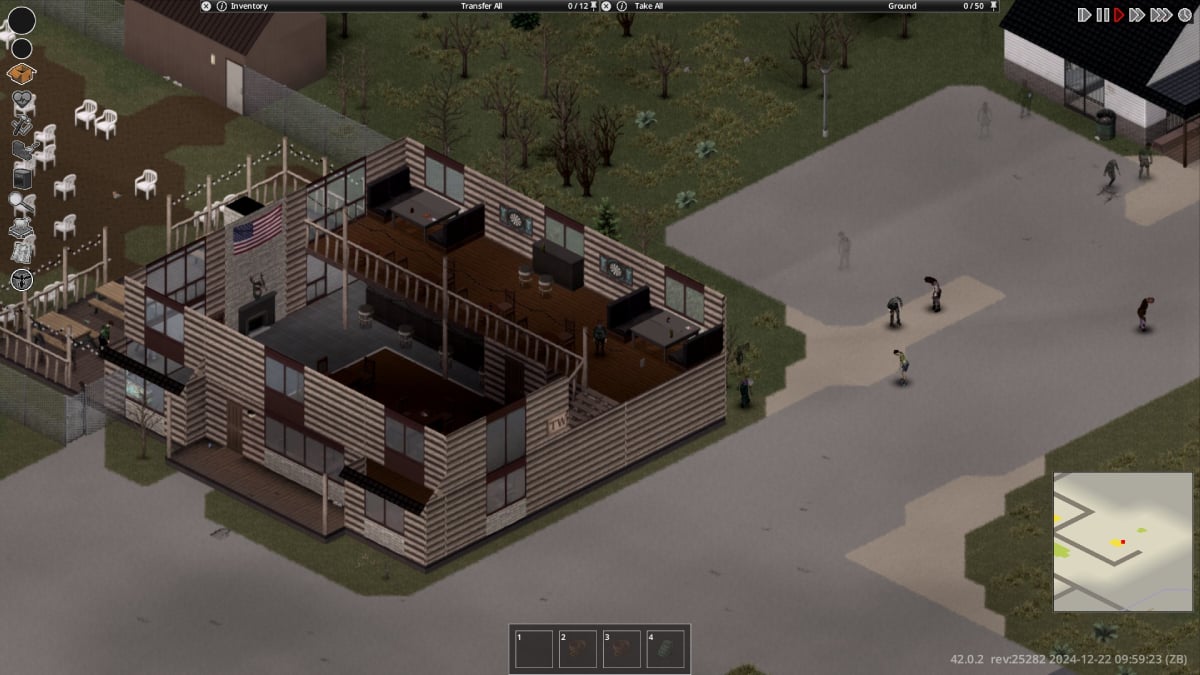Open the crafting tools icon
This screenshot has height=675, width=1200.
[x=21, y=127]
